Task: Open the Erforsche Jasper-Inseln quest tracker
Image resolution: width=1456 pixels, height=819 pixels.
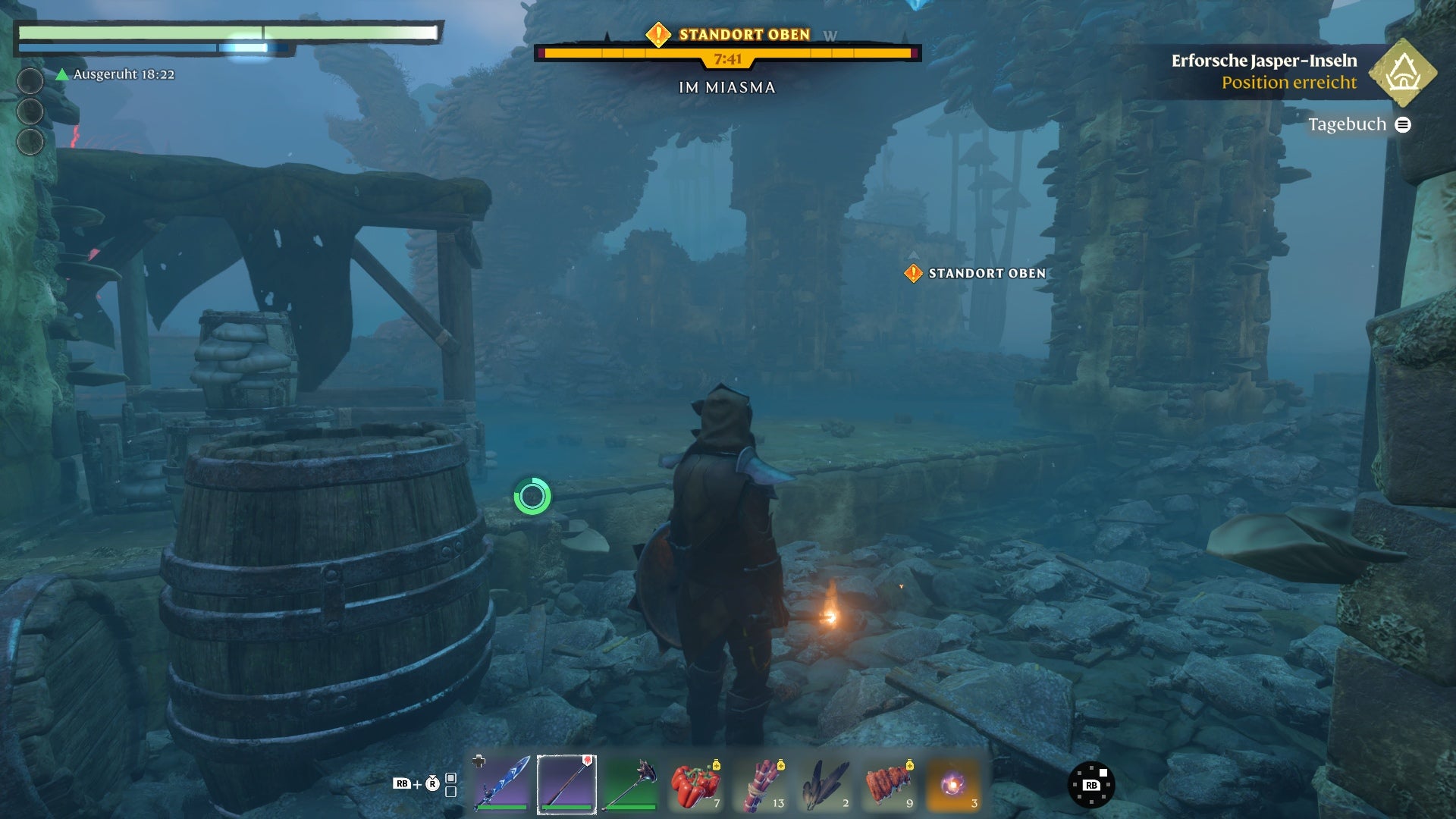Action: tap(1264, 71)
